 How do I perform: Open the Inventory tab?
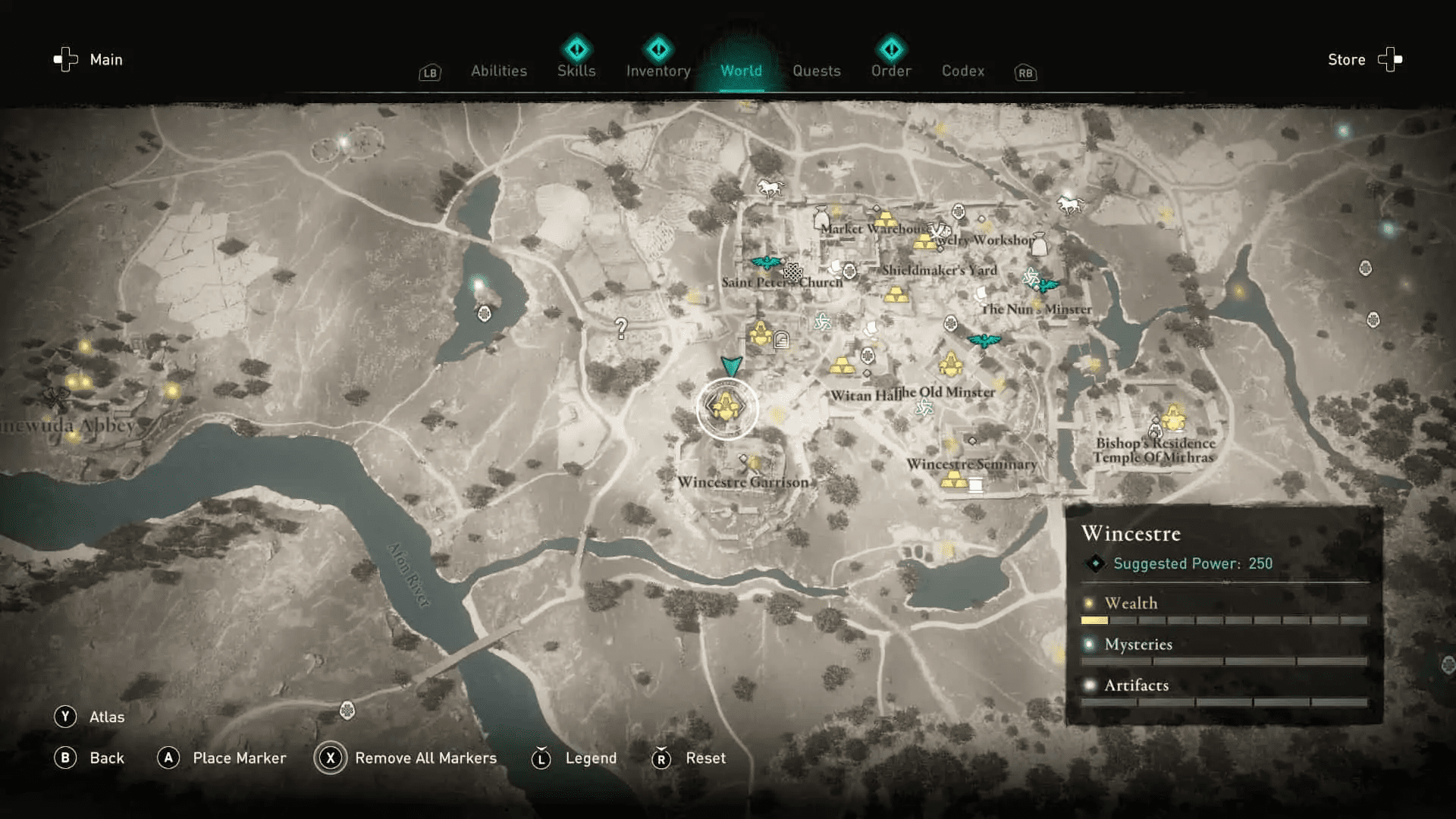(657, 71)
